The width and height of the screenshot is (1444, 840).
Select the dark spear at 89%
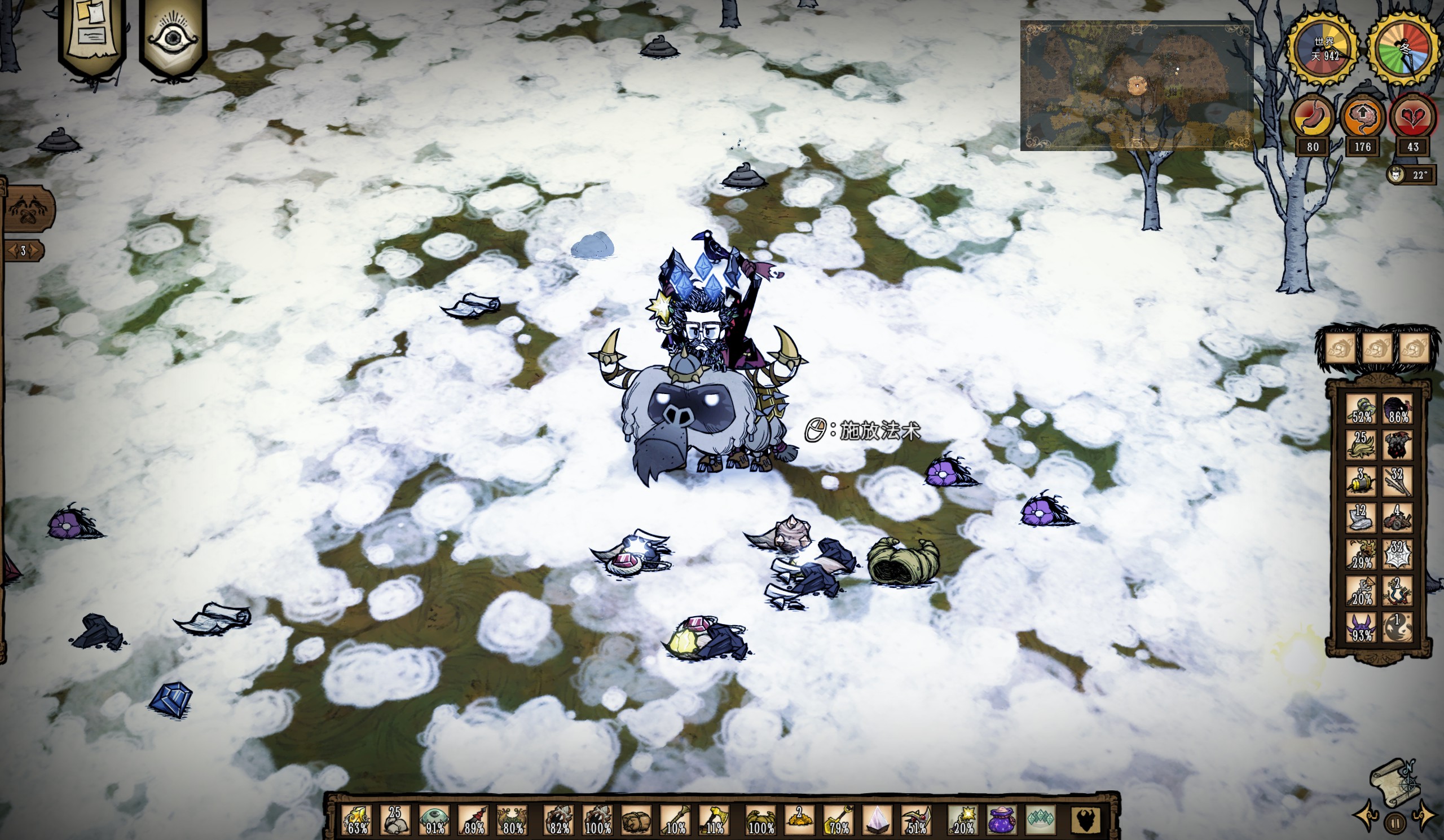coord(473,820)
